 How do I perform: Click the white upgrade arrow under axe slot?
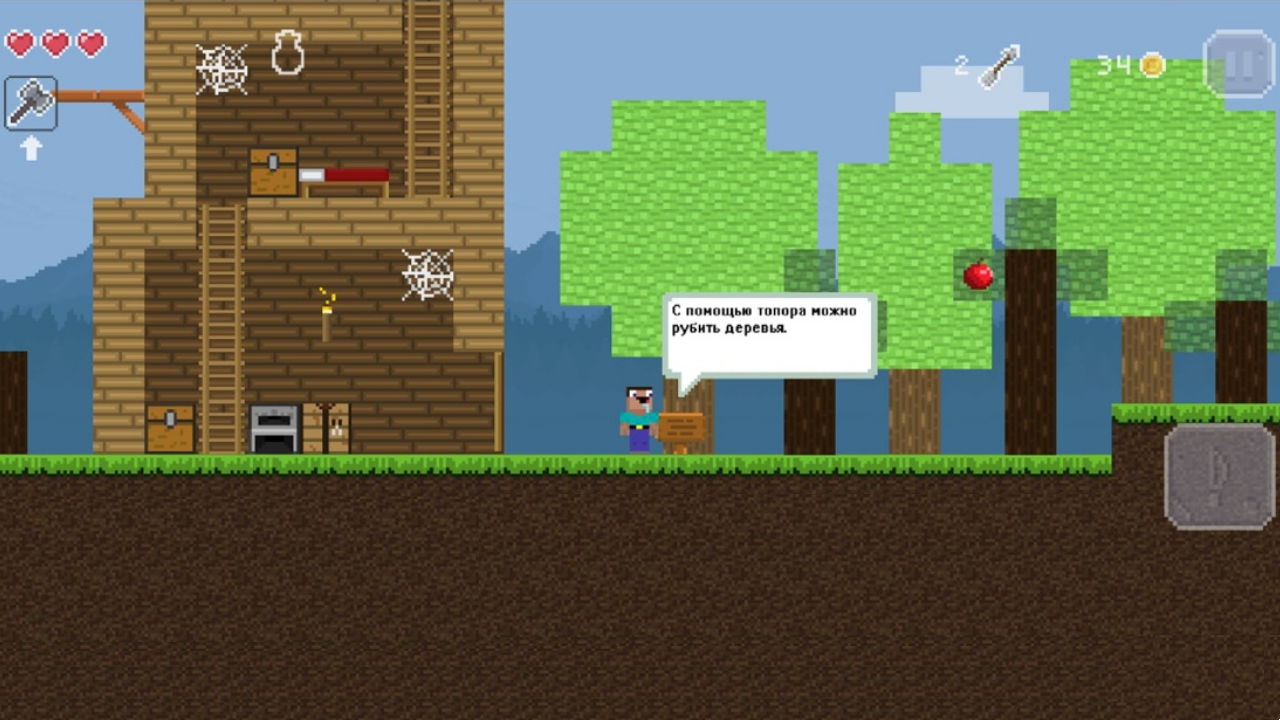(31, 149)
